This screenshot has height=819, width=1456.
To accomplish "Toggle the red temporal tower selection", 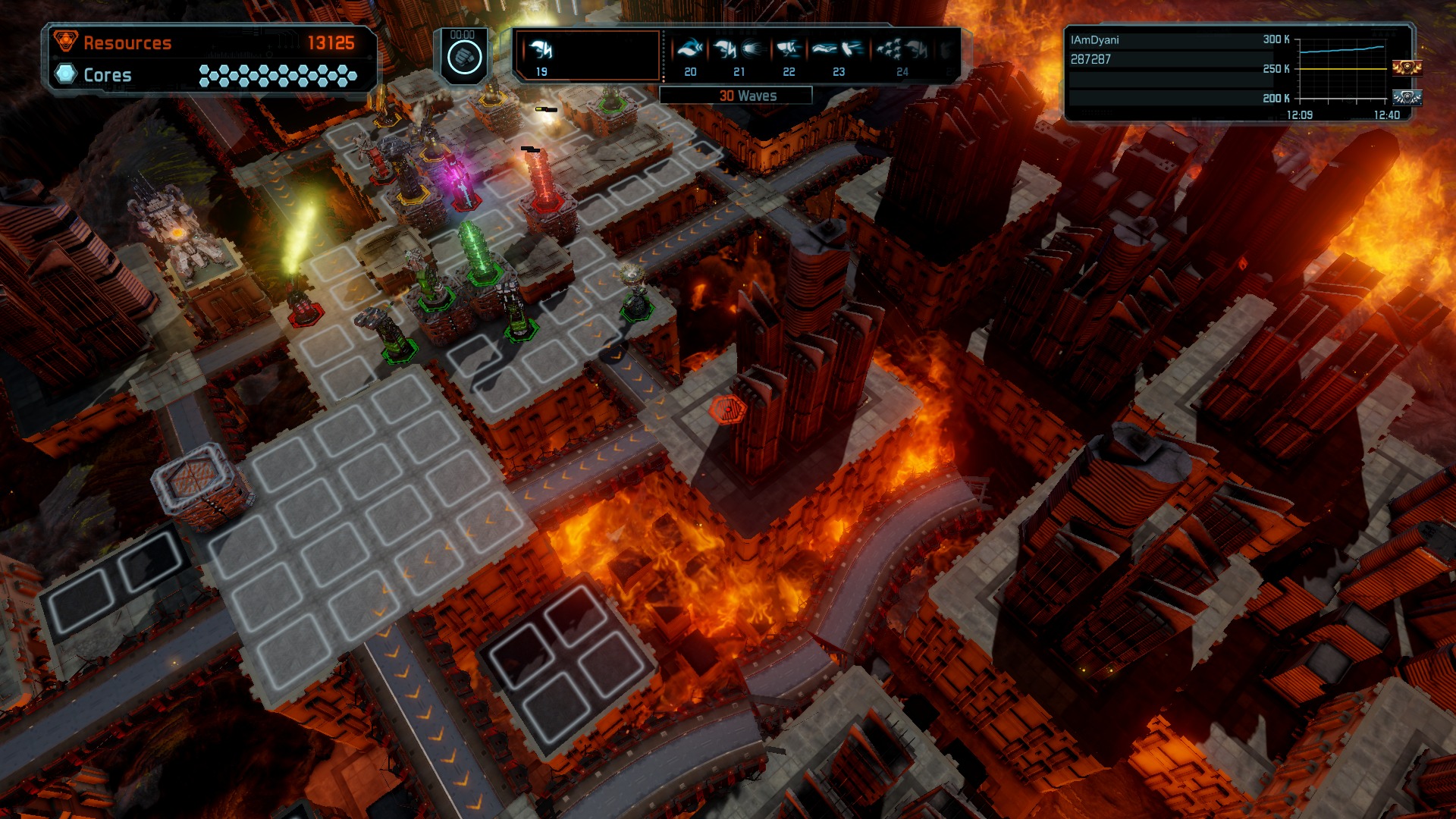I will click(541, 182).
